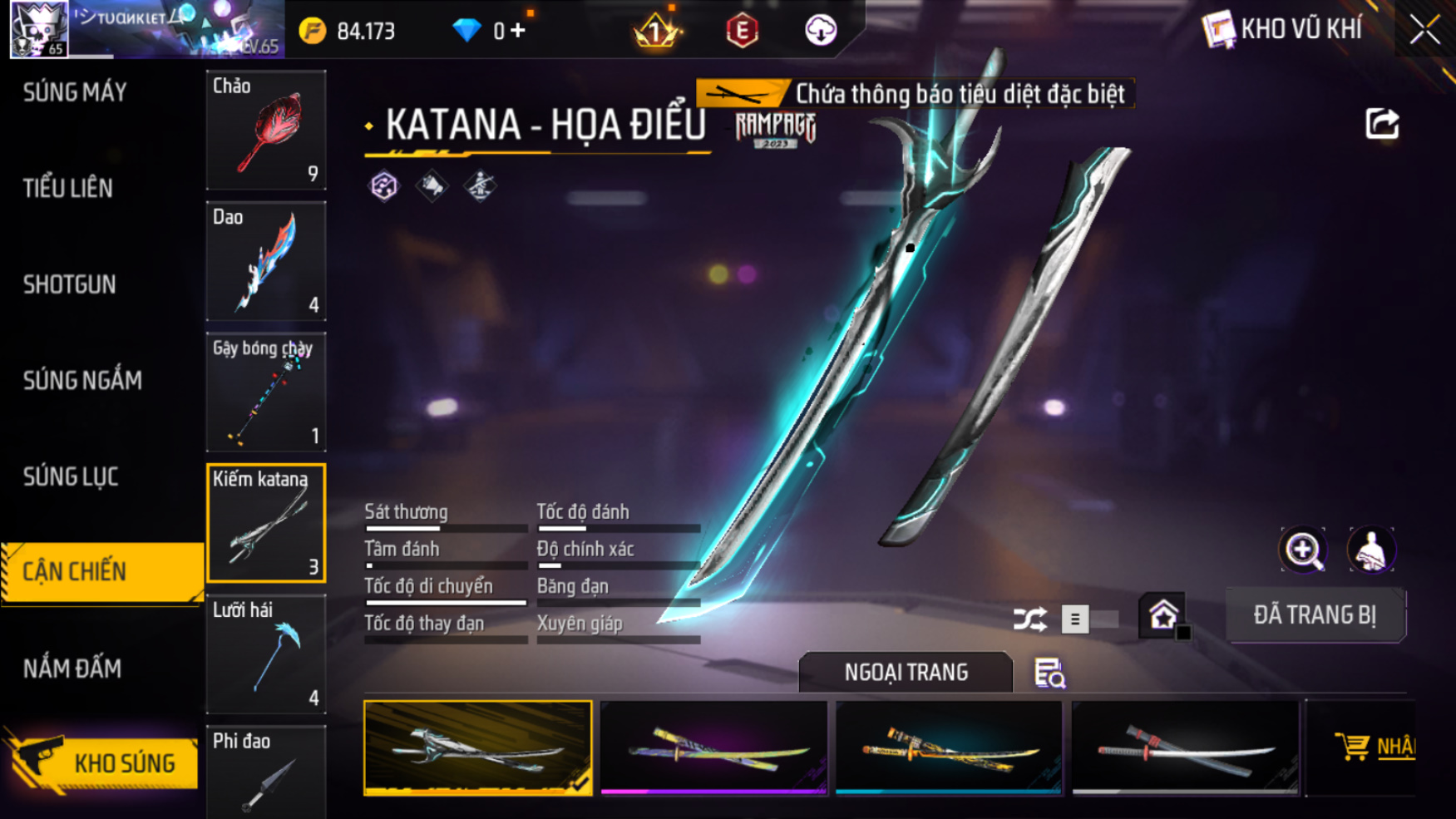Select the Lưỡi hái scythe tile

coord(266,654)
